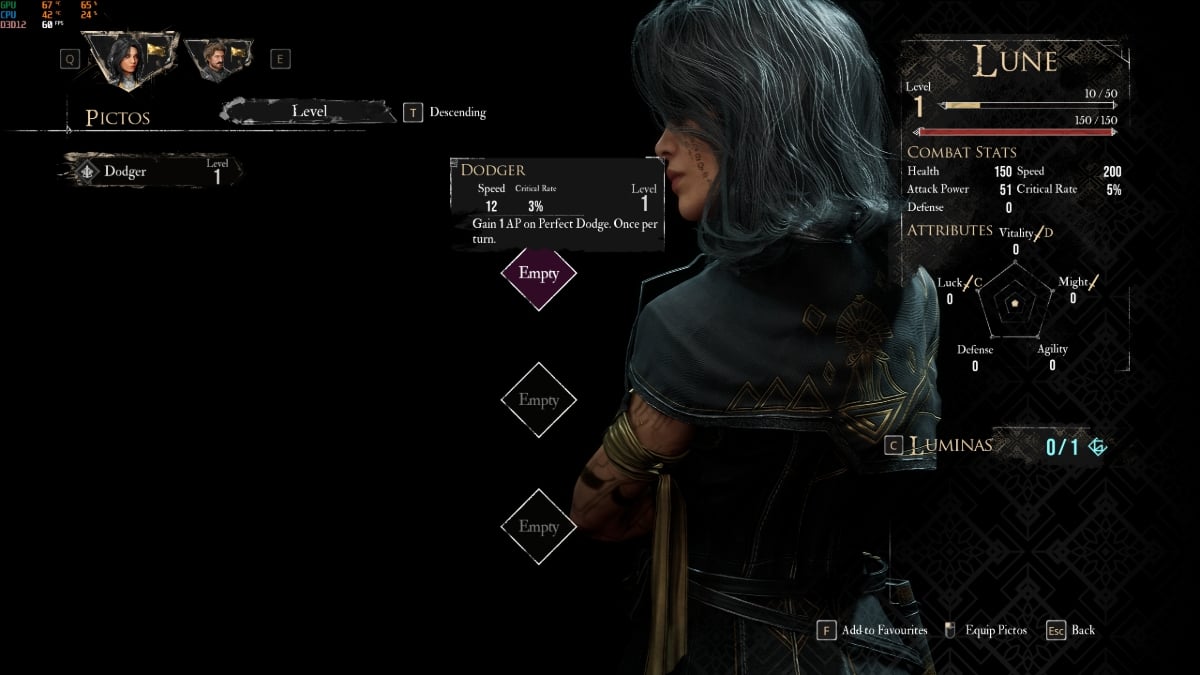Select the highlighted purple Empty picto slot

tap(538, 273)
